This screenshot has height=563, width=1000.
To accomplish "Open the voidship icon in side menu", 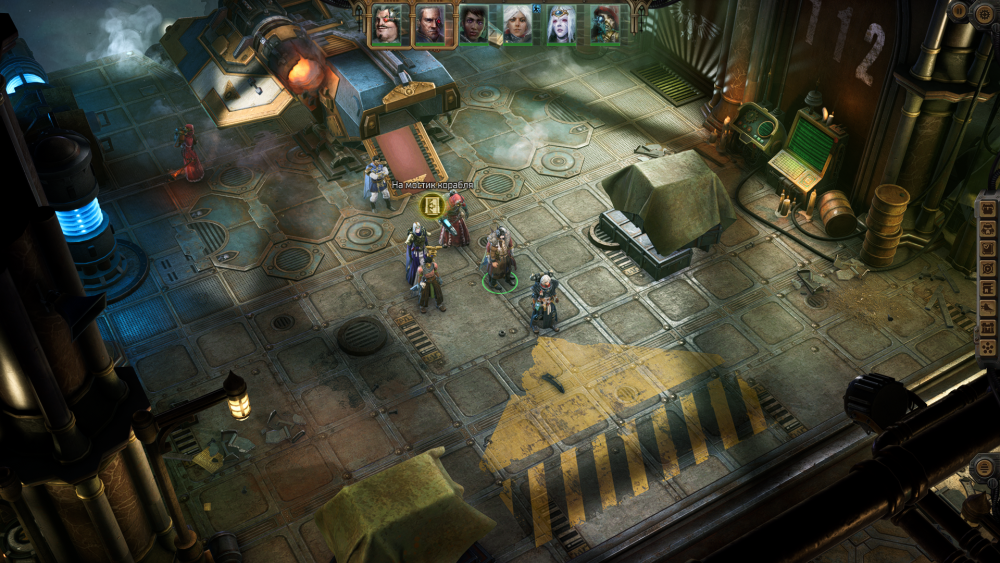I will tap(988, 309).
